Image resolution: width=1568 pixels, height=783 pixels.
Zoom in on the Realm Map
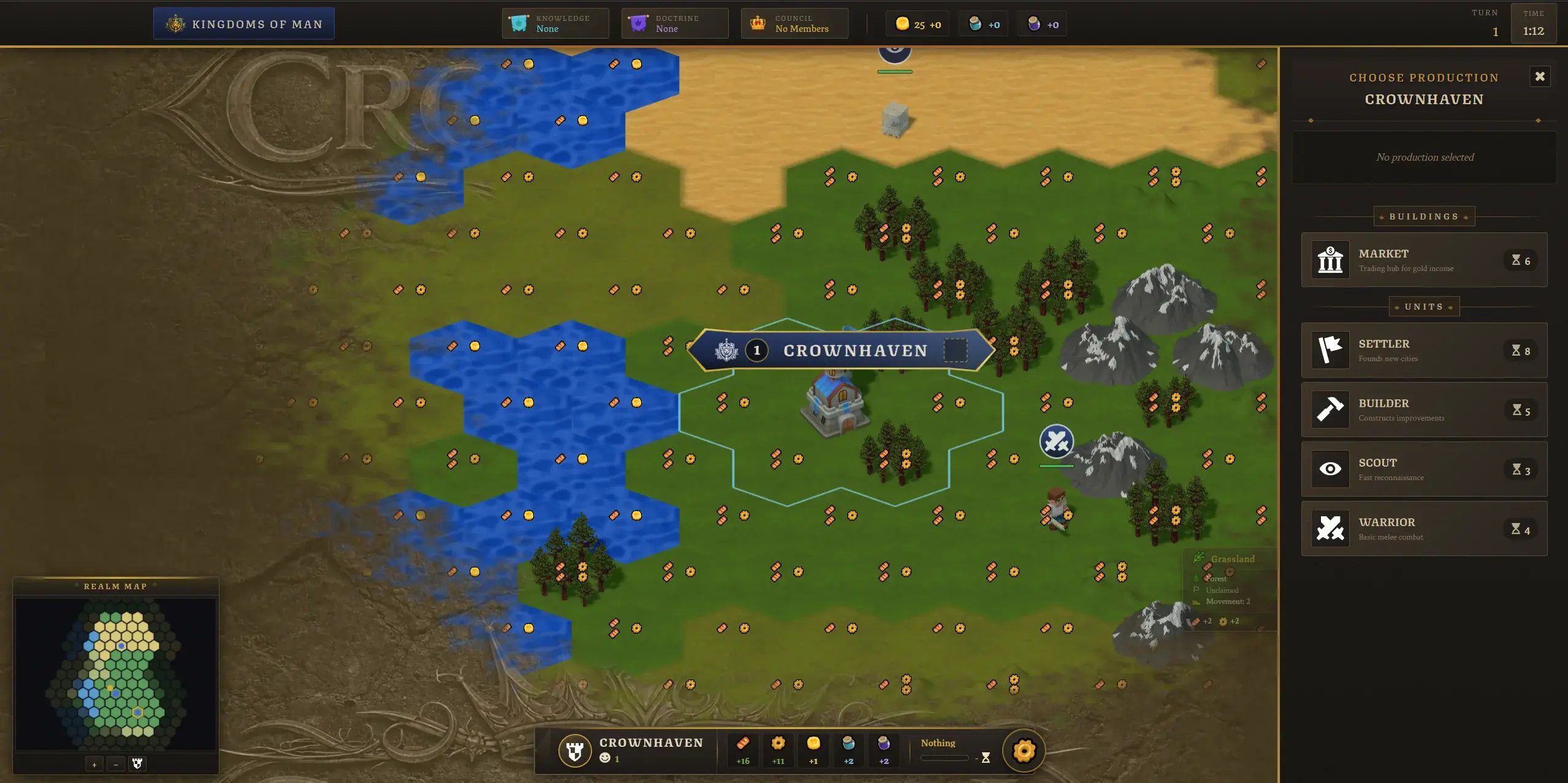[94, 764]
